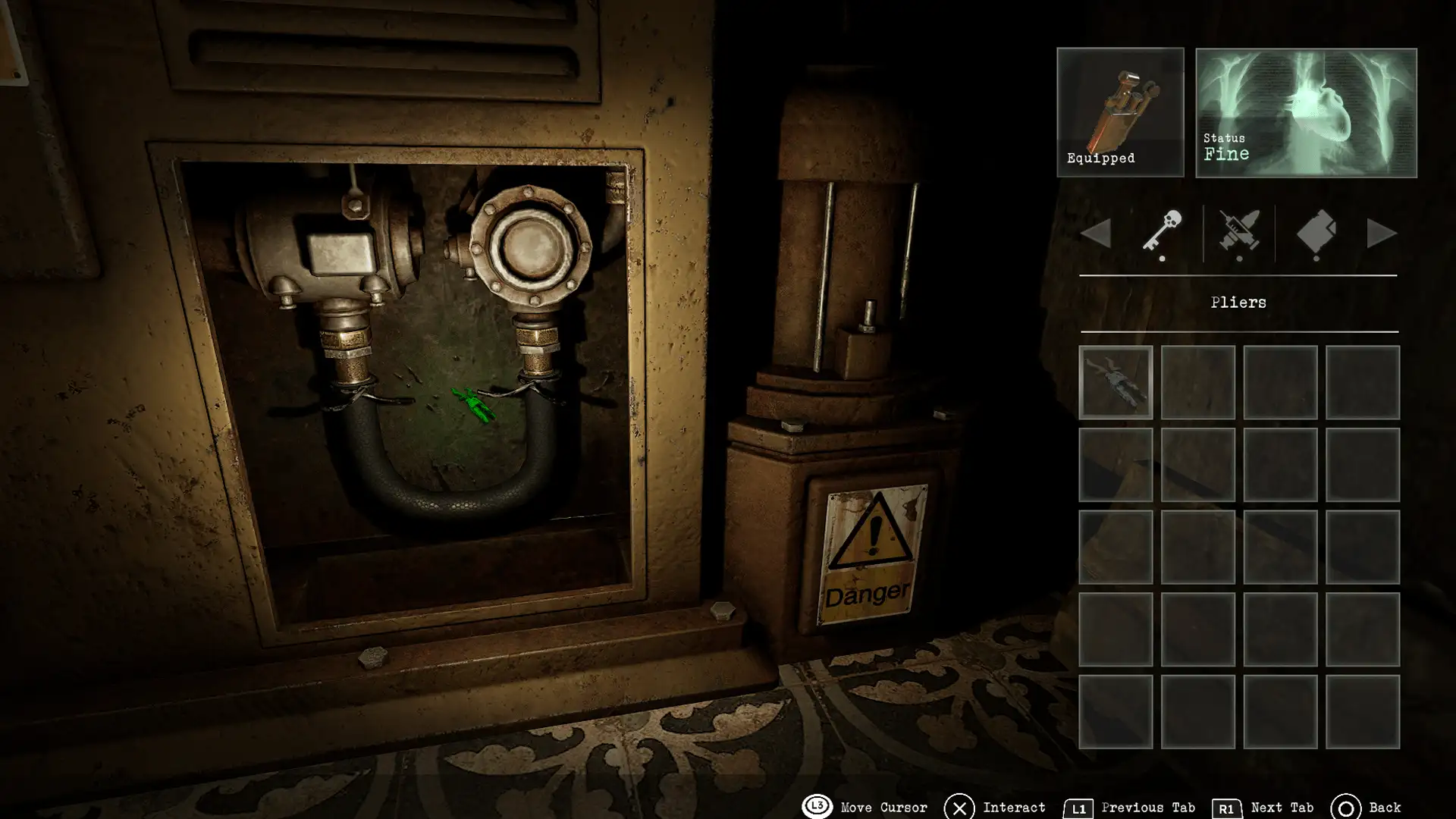Click the Pliers name label
The width and height of the screenshot is (1456, 819).
1239,302
